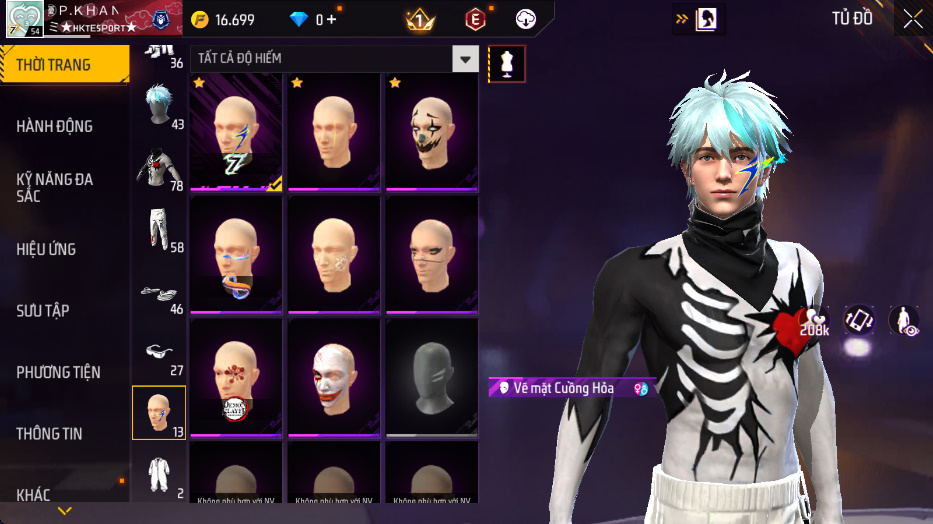The height and width of the screenshot is (524, 933).
Task: Open Kỹ Năng Đa Sắc tab
Action: [55, 187]
